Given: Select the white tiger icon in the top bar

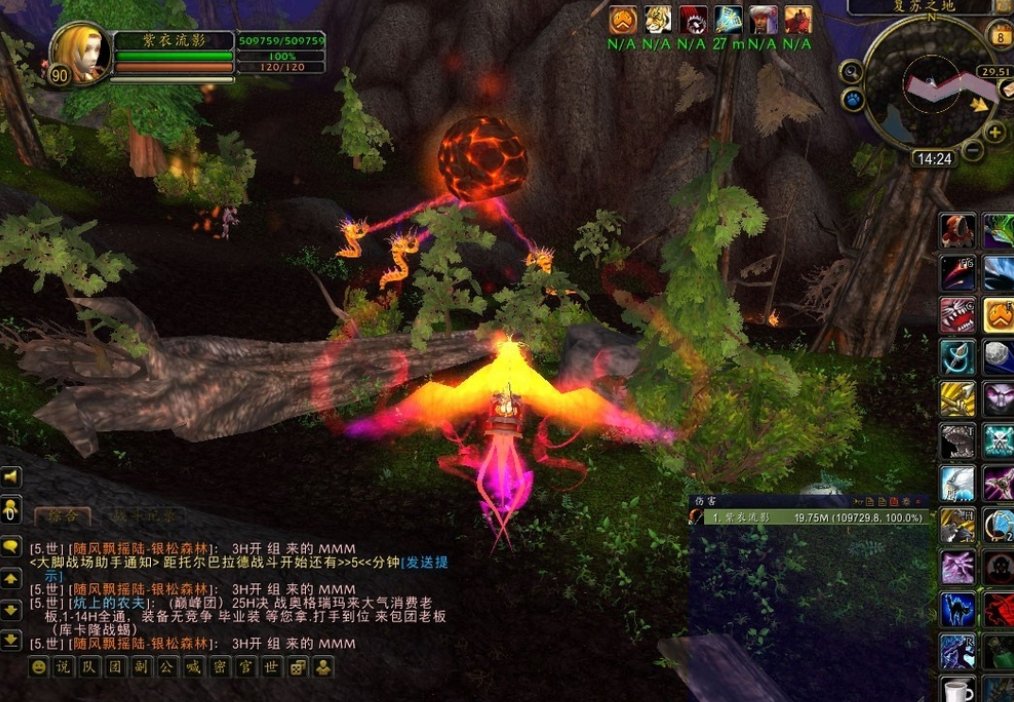Looking at the screenshot, I should pos(657,19).
